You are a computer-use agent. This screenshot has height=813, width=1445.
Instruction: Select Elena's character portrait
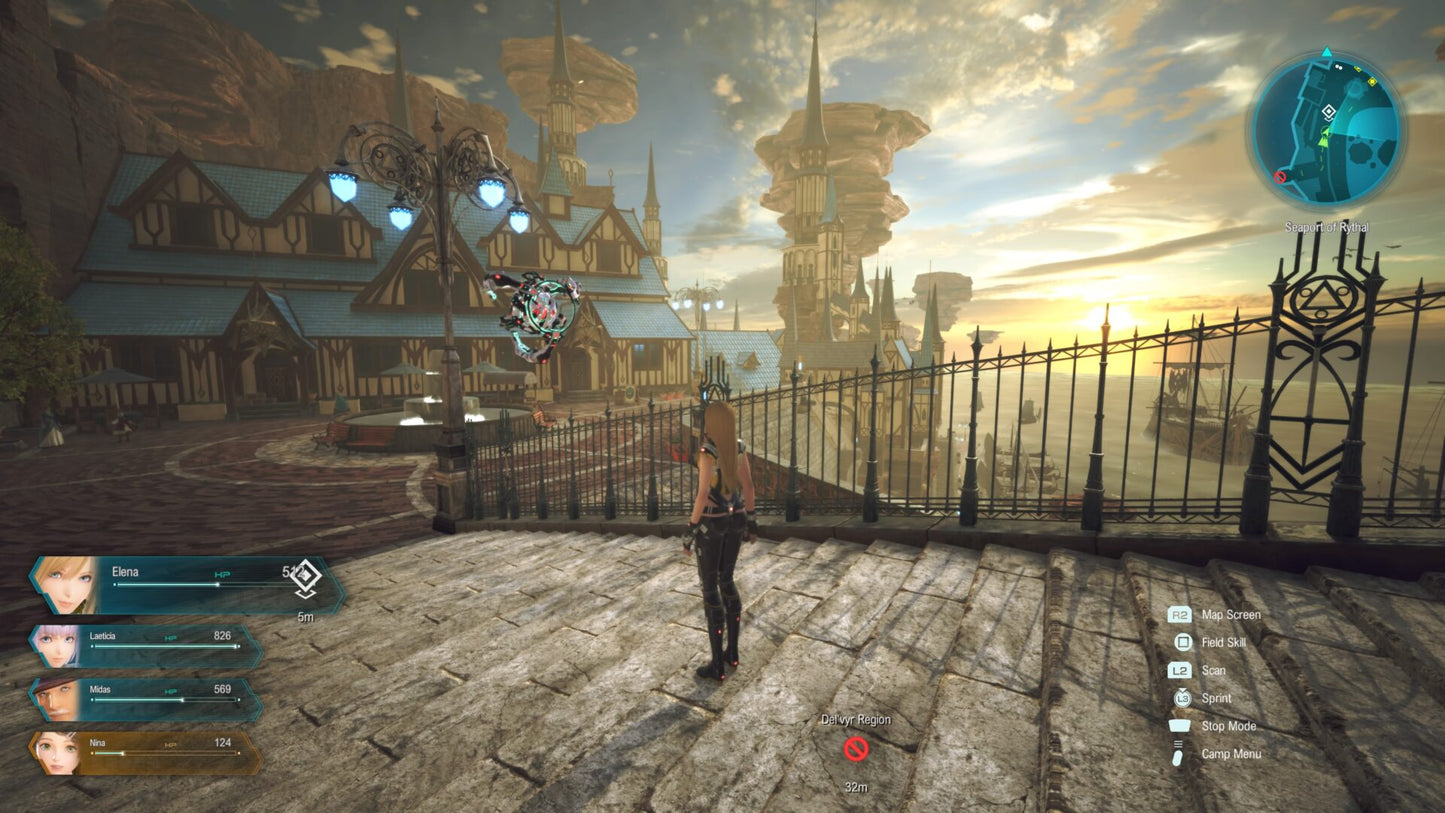click(65, 582)
